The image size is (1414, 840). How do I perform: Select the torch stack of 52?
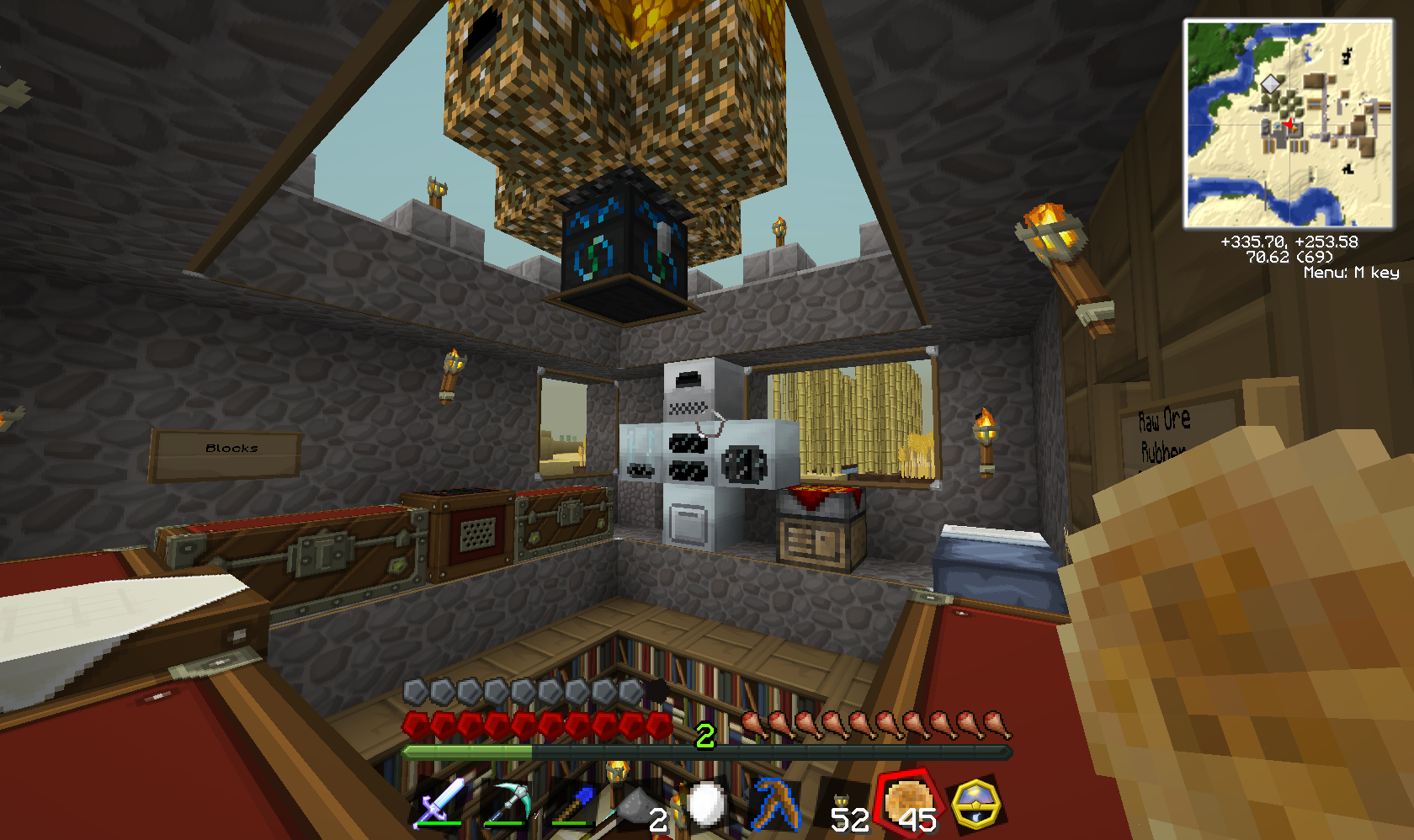[x=843, y=805]
